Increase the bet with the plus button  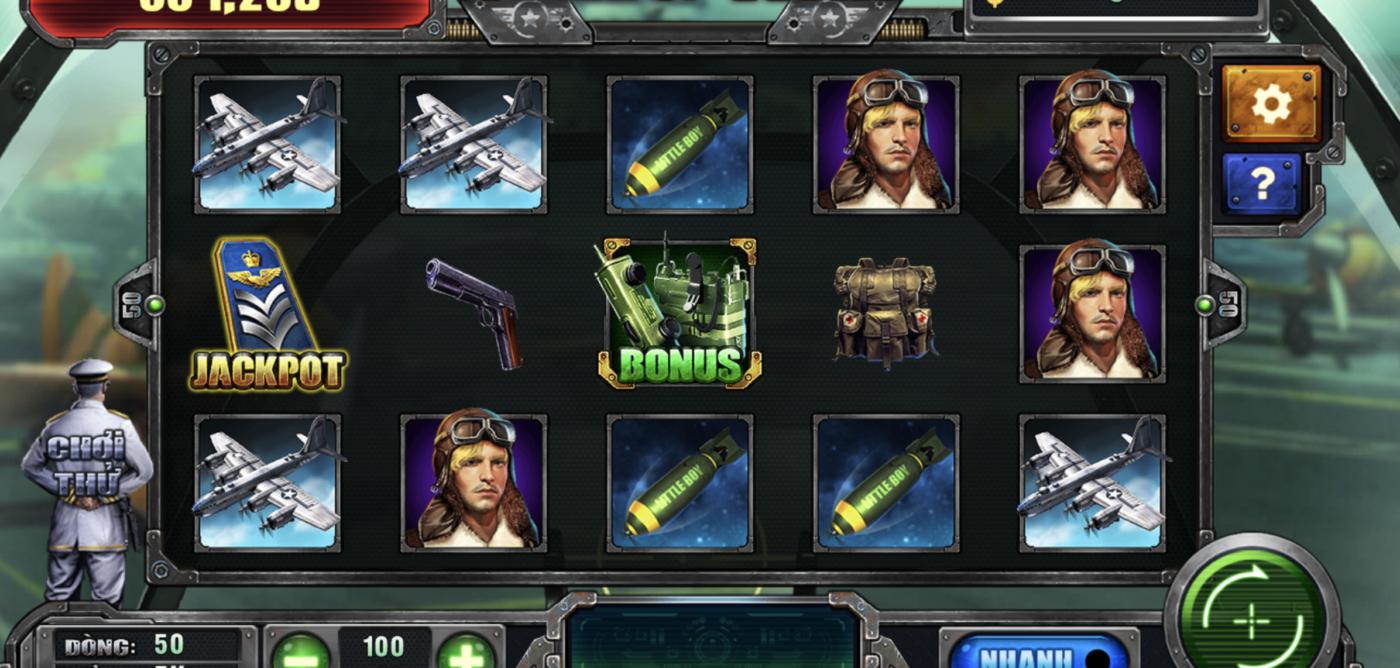point(466,653)
